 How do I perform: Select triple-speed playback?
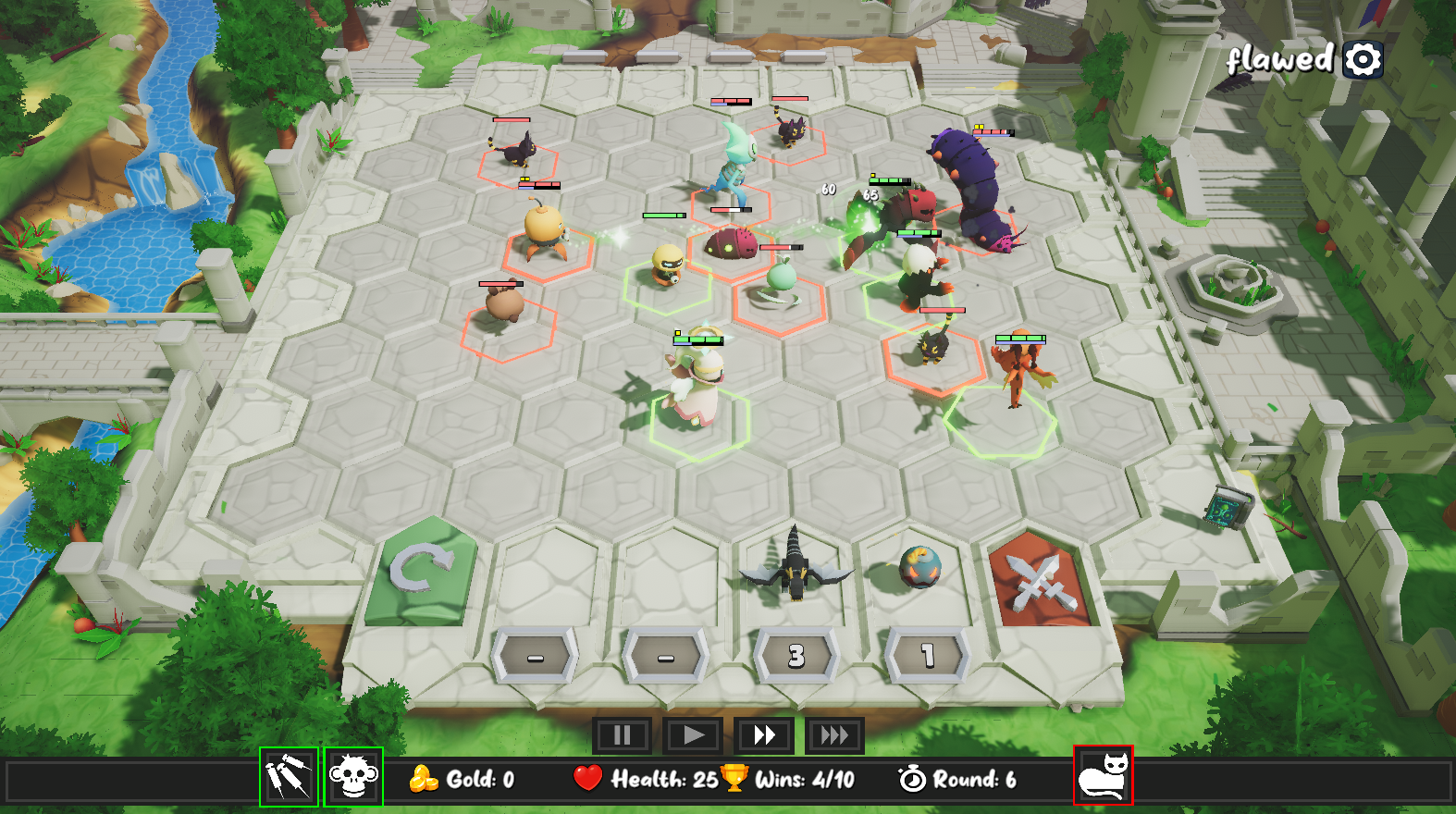[834, 735]
